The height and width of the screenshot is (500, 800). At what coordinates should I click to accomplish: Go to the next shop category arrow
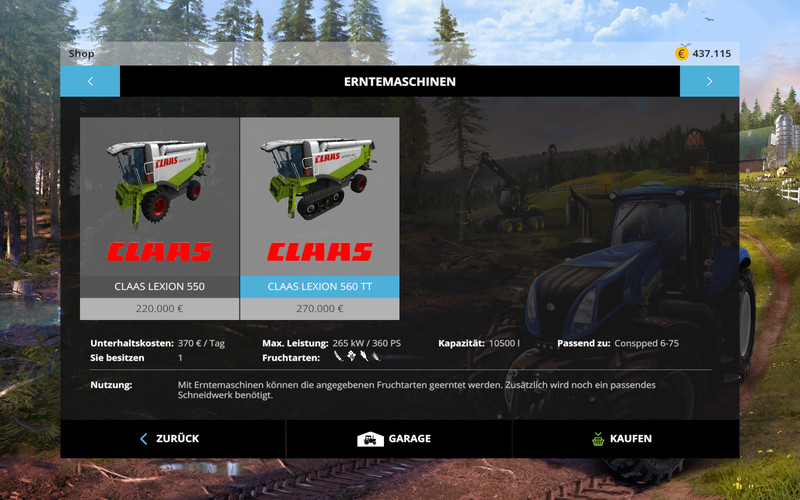709,81
